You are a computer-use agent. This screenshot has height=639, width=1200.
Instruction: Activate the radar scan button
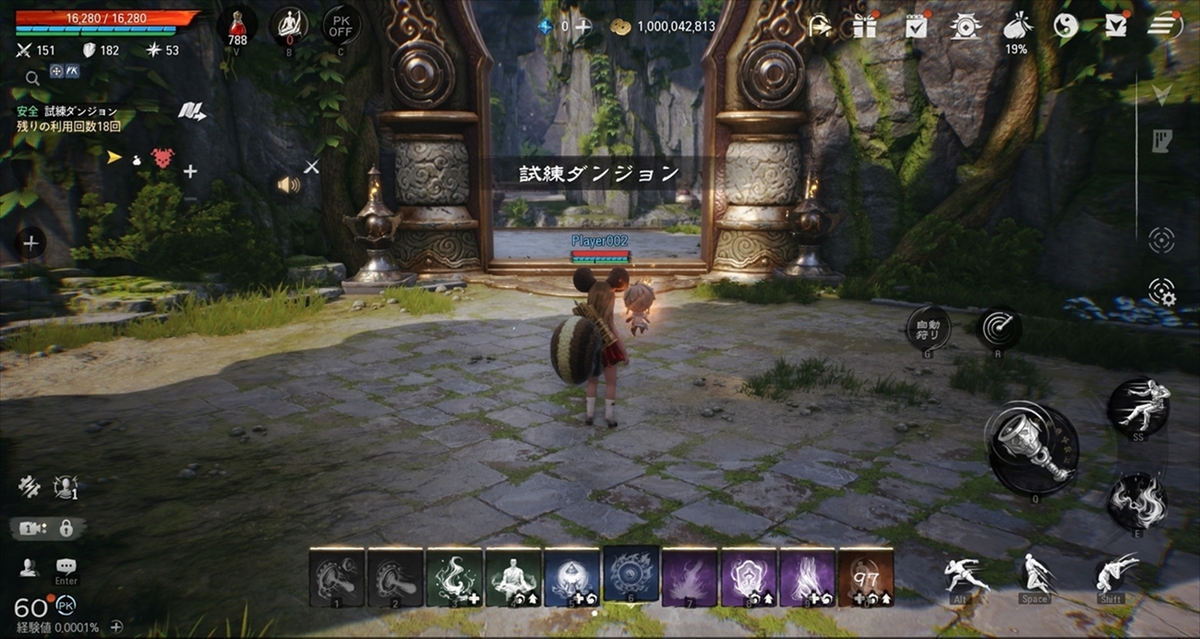998,328
